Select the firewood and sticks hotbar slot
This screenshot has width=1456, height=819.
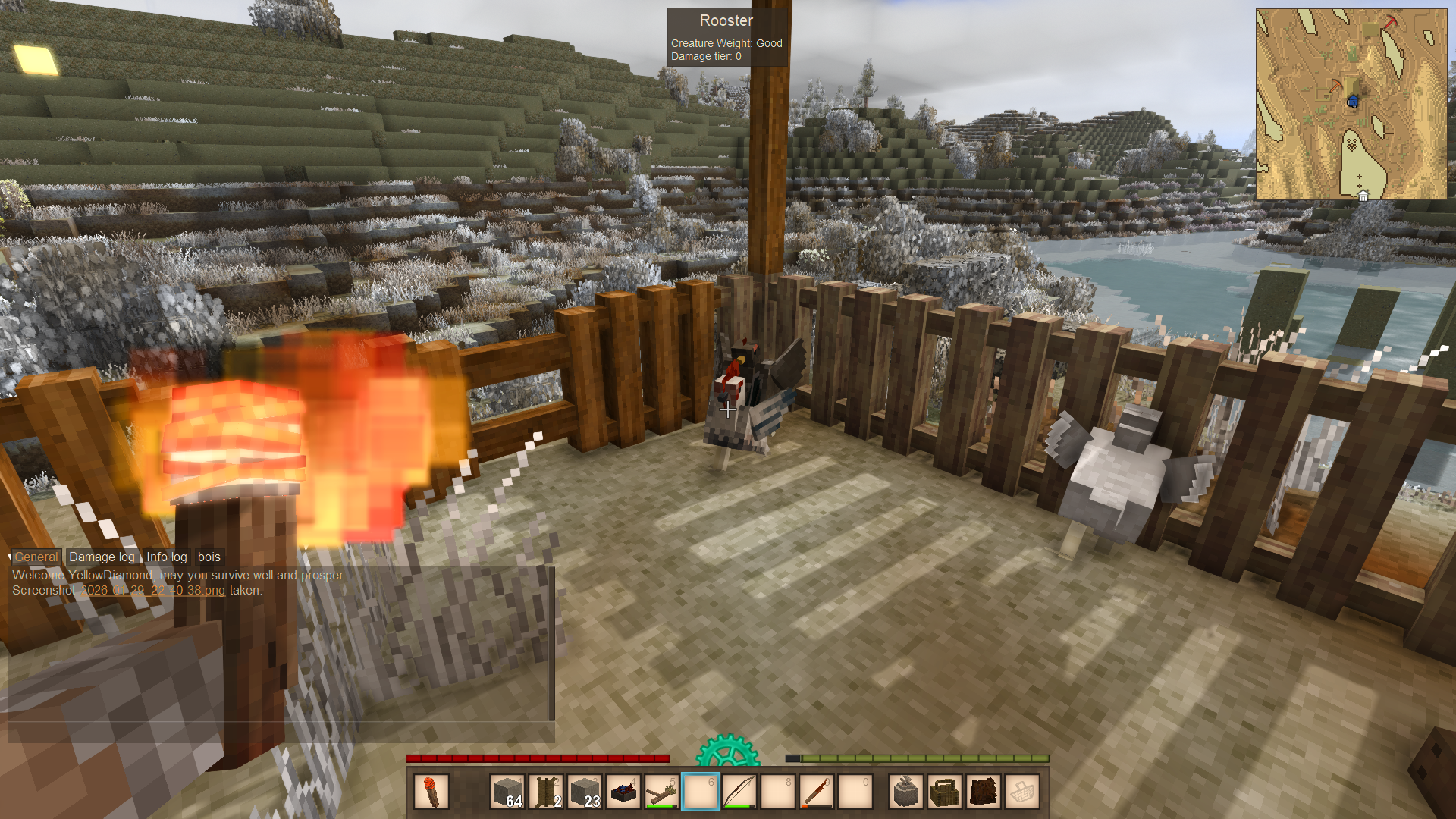(x=662, y=792)
